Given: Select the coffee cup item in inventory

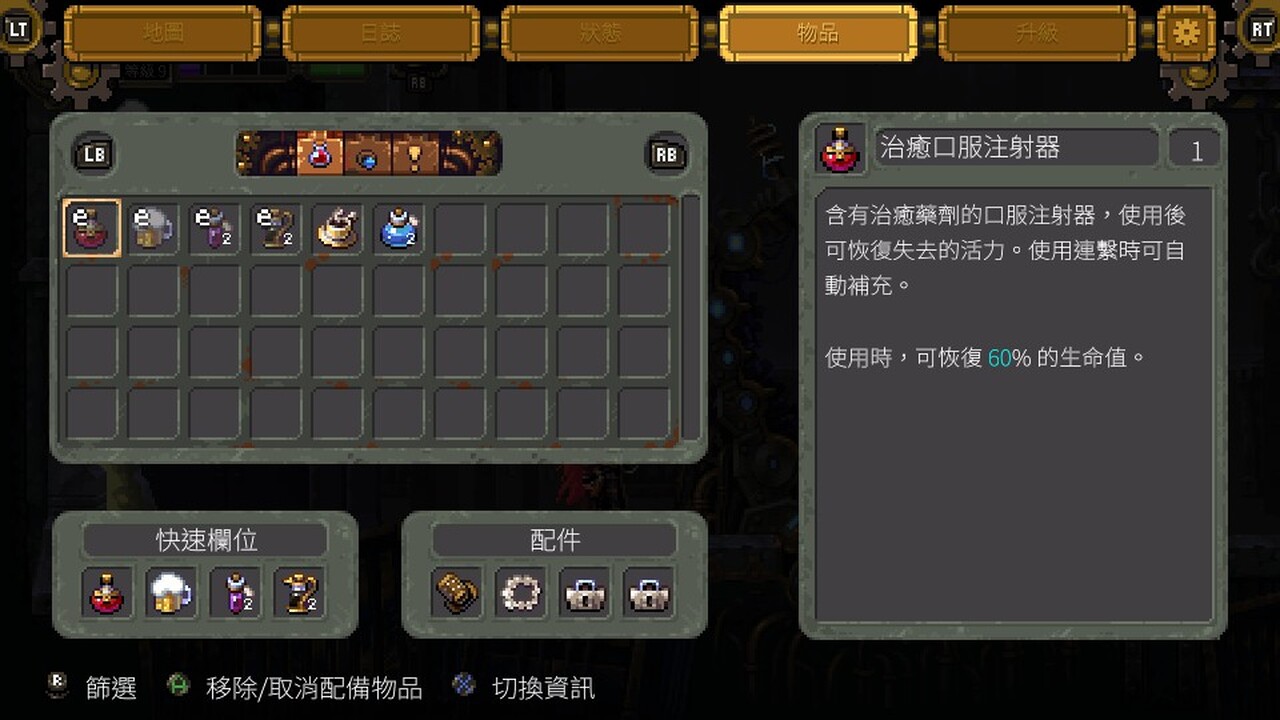Looking at the screenshot, I should (338, 228).
